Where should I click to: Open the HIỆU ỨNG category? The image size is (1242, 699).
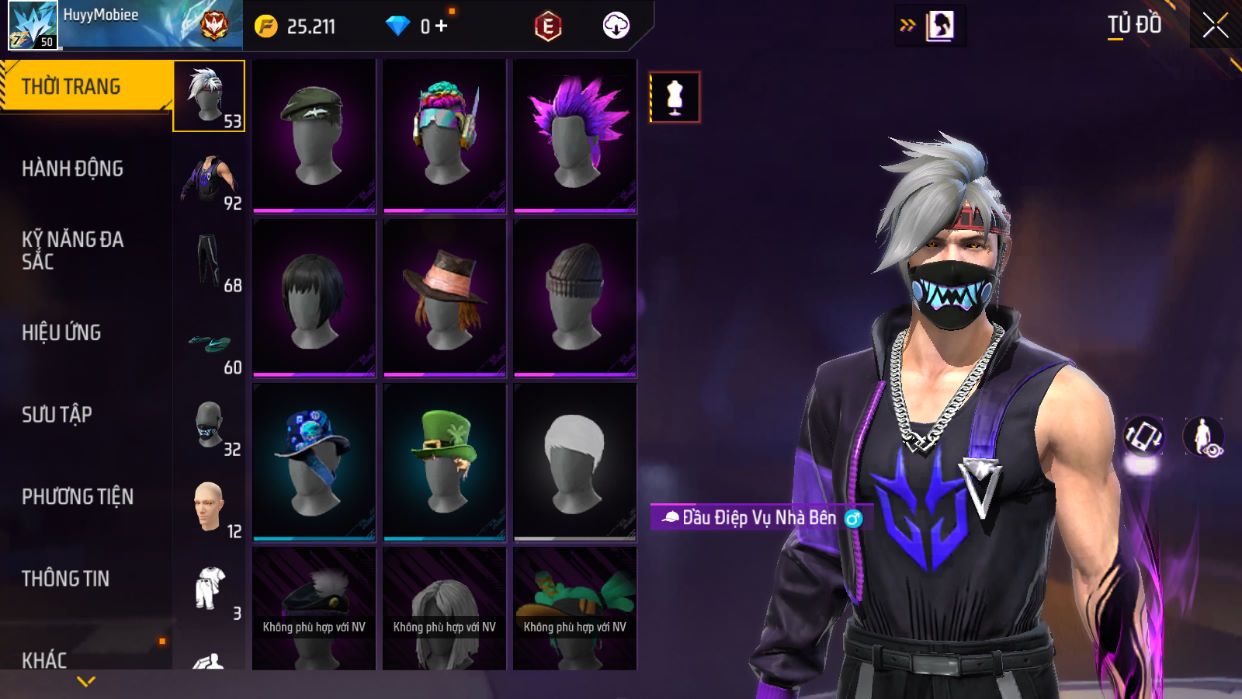pyautogui.click(x=62, y=333)
